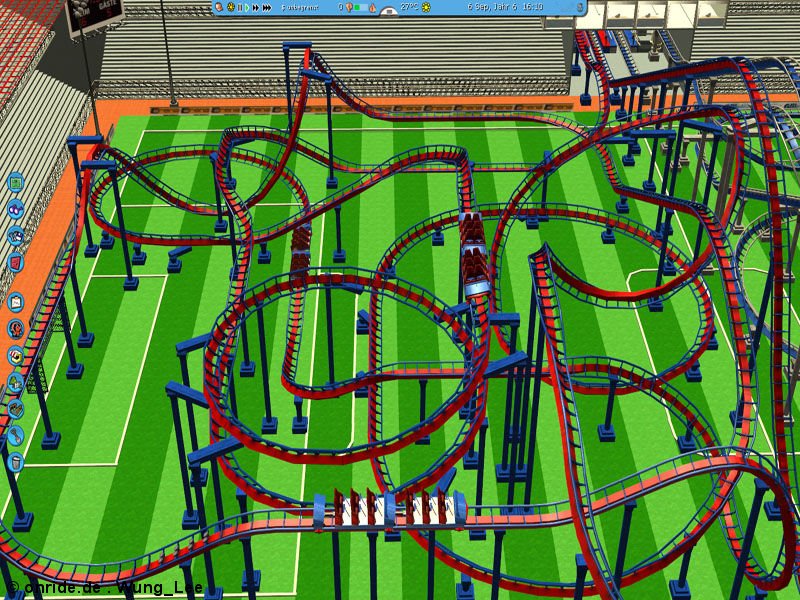The image size is (800, 600).
Task: Open the roller coaster rides menu
Action: [x=15, y=328]
